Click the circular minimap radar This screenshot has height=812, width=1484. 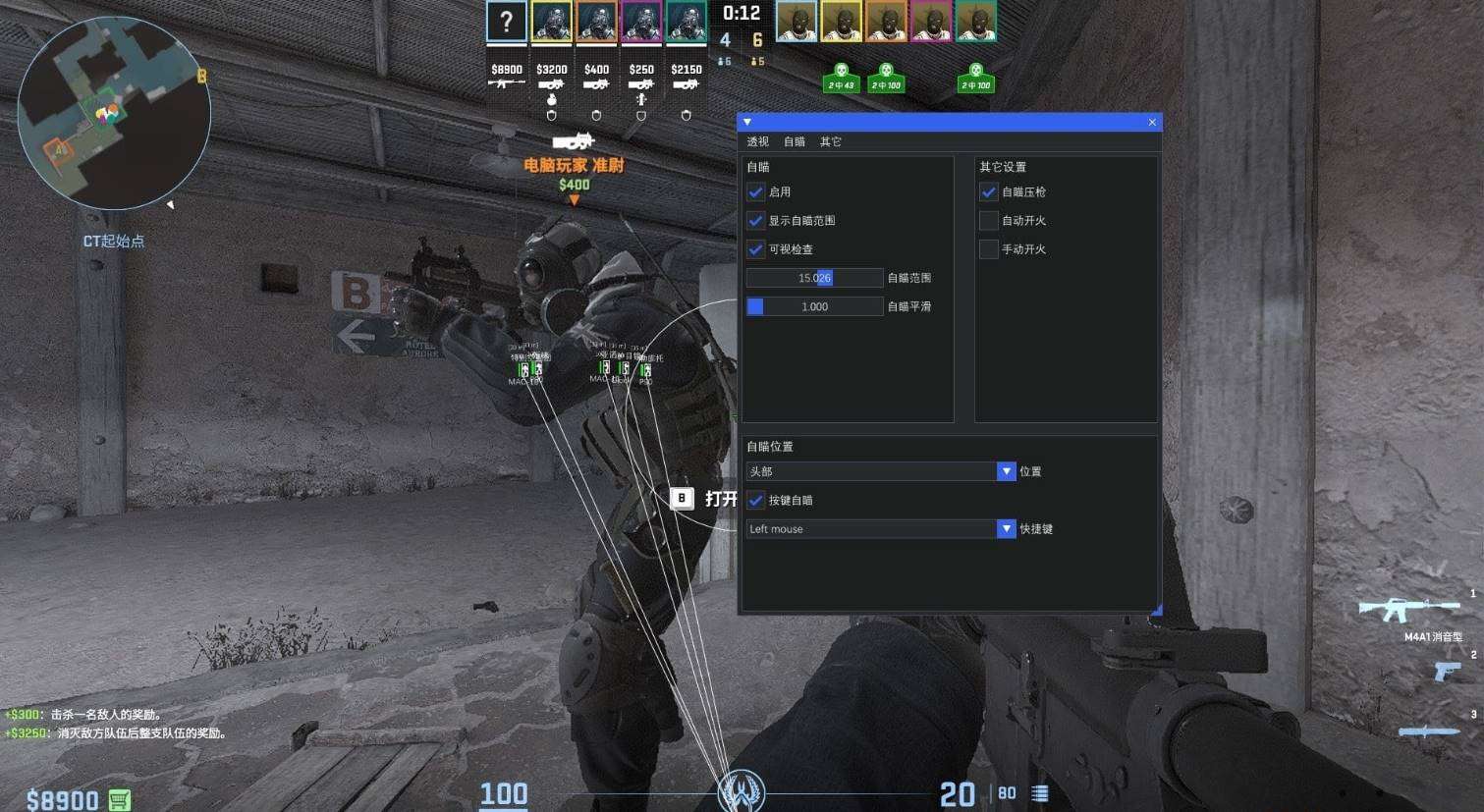(113, 113)
